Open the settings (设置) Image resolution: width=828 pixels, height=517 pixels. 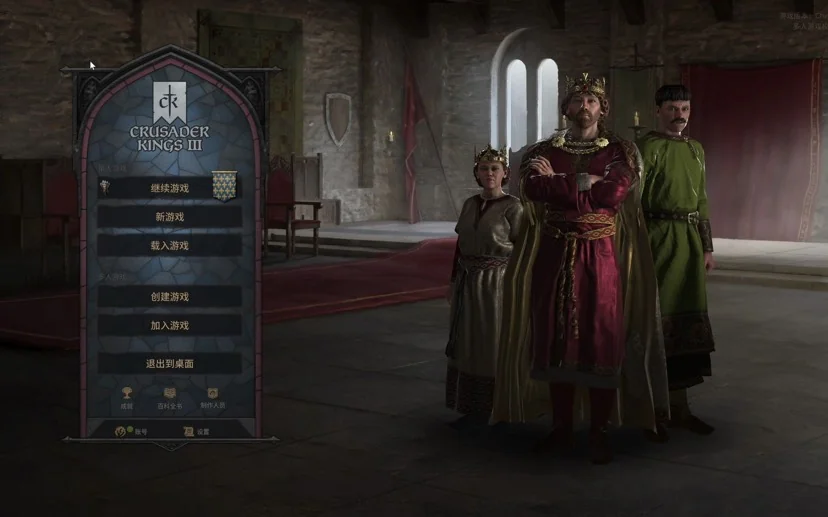[196, 431]
